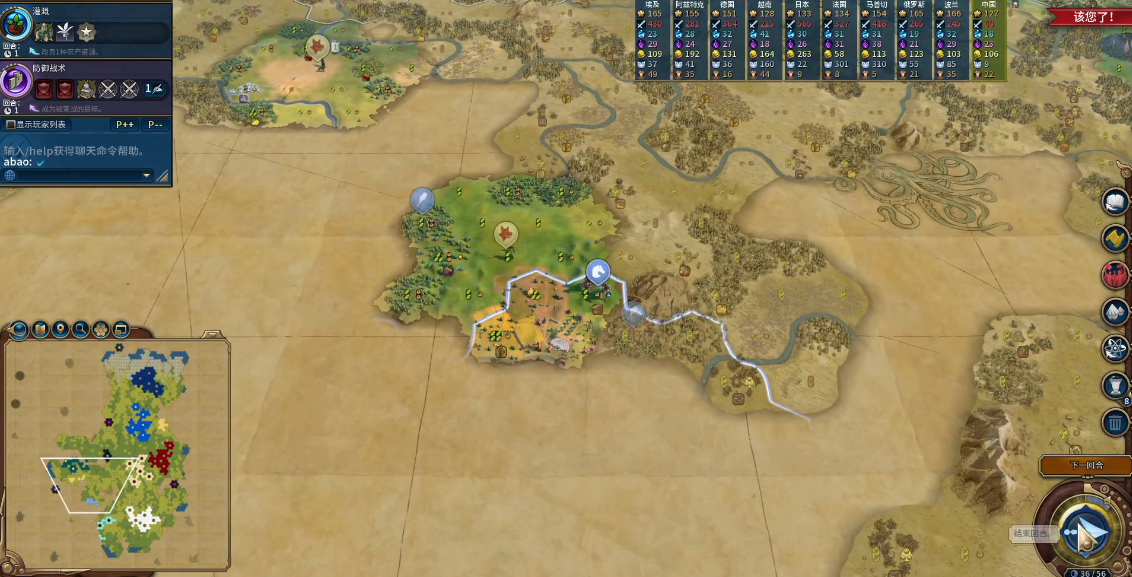Click the P++ button
The width and height of the screenshot is (1132, 577).
click(125, 125)
